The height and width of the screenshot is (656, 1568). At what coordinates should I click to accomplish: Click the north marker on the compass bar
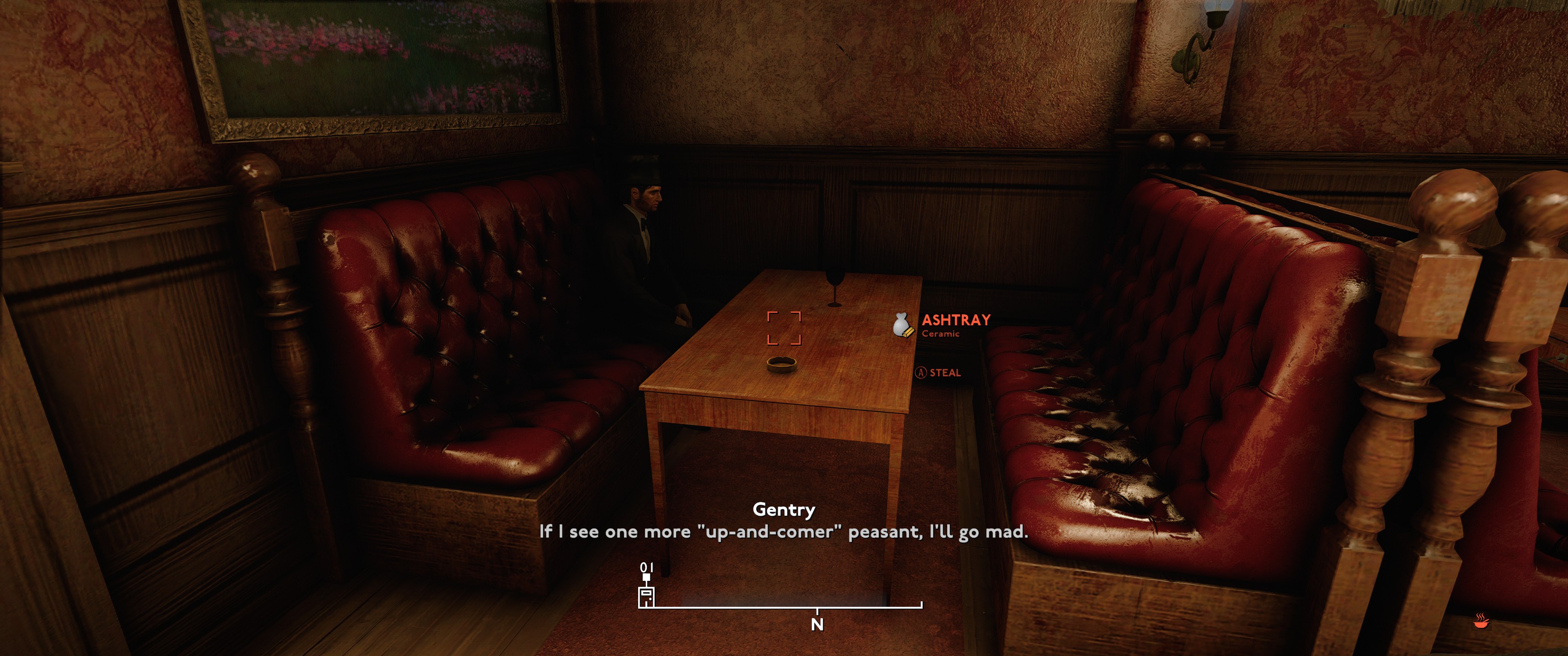[x=817, y=624]
